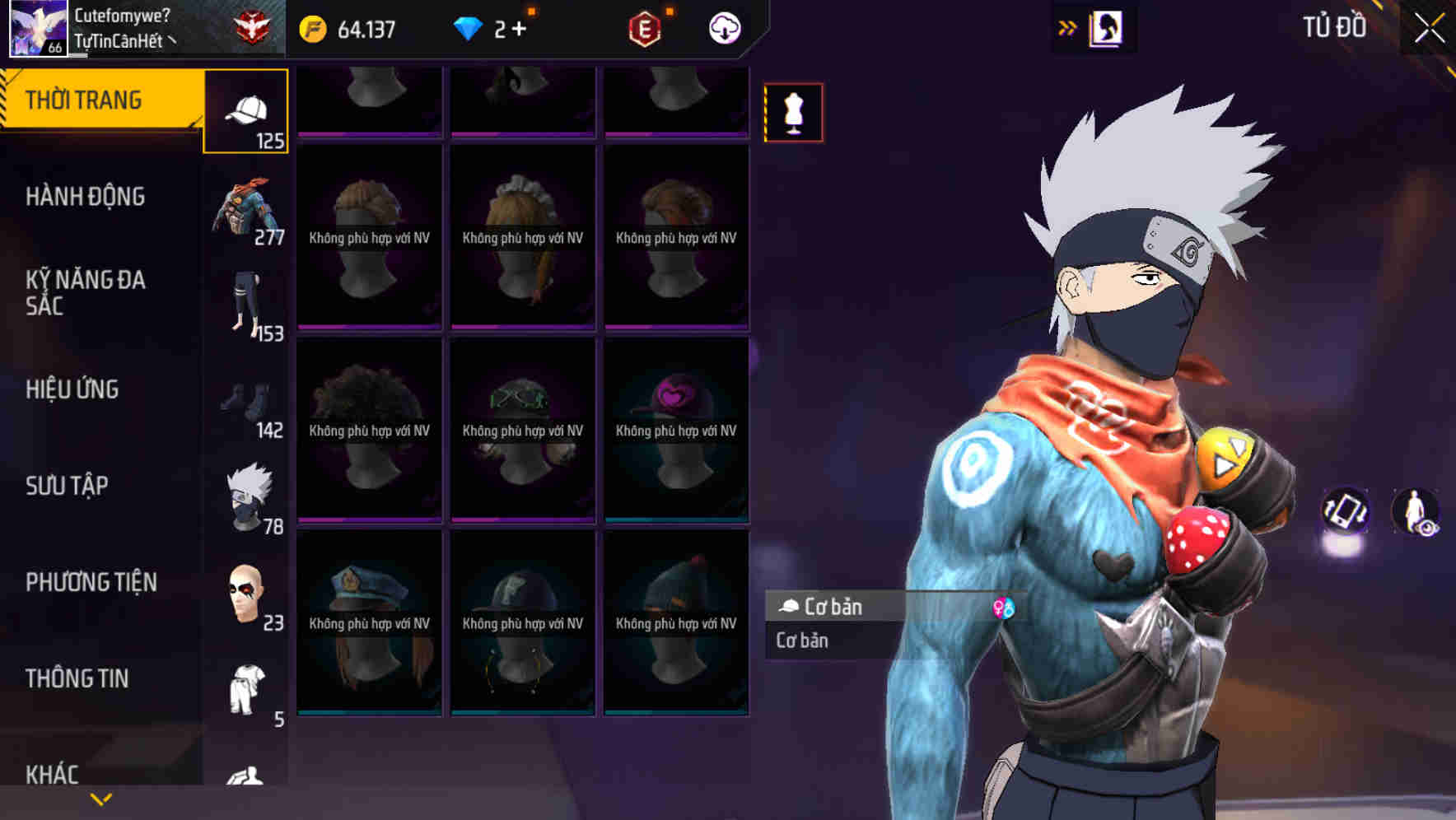This screenshot has width=1456, height=820.
Task: Expand the sidebar with the bottom chevron
Action: (x=100, y=799)
